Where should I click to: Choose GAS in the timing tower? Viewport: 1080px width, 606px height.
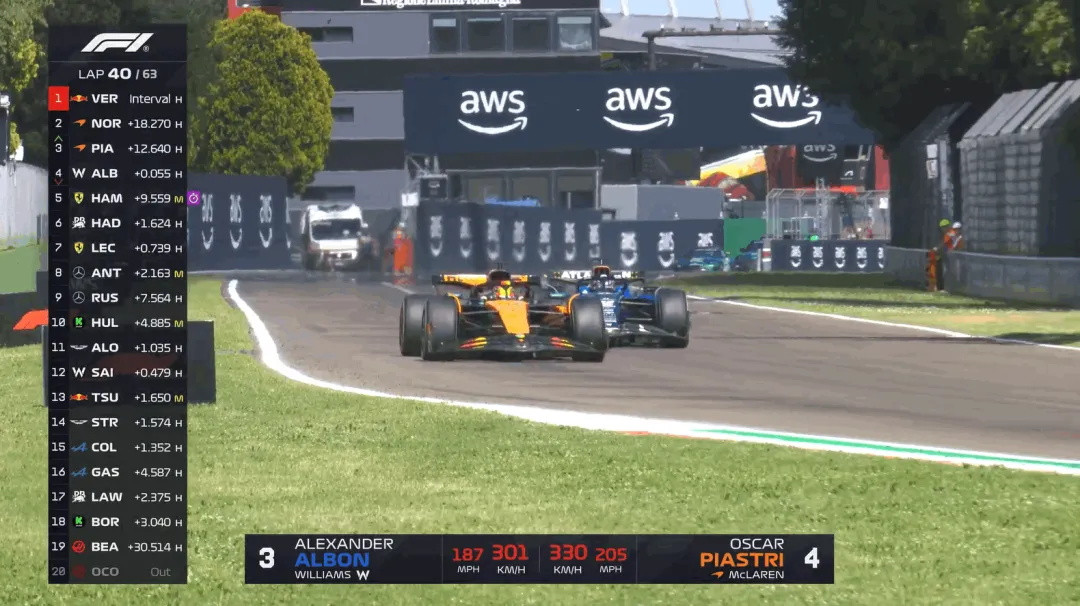117,472
